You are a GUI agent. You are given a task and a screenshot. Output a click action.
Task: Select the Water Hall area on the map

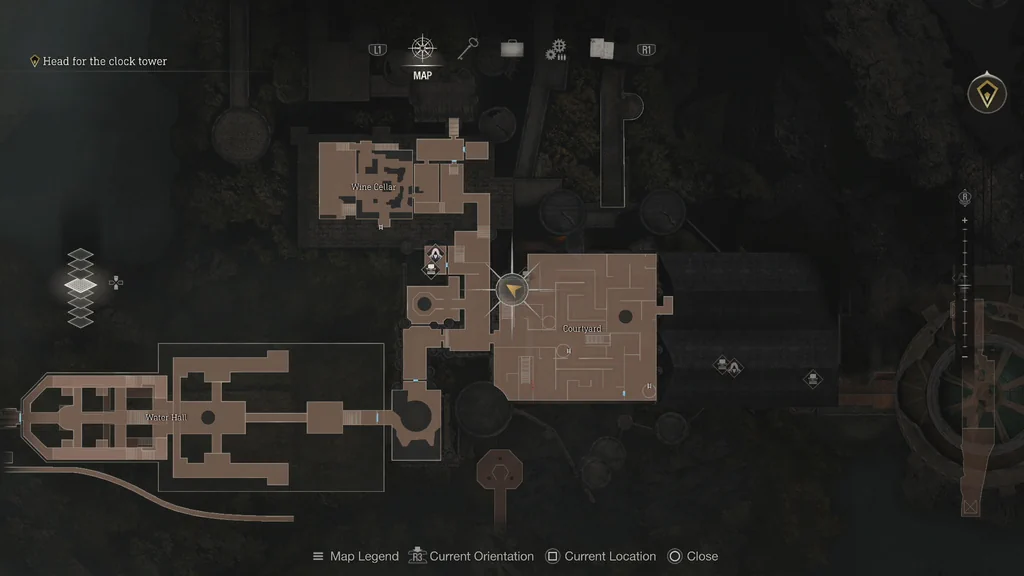[x=166, y=417]
